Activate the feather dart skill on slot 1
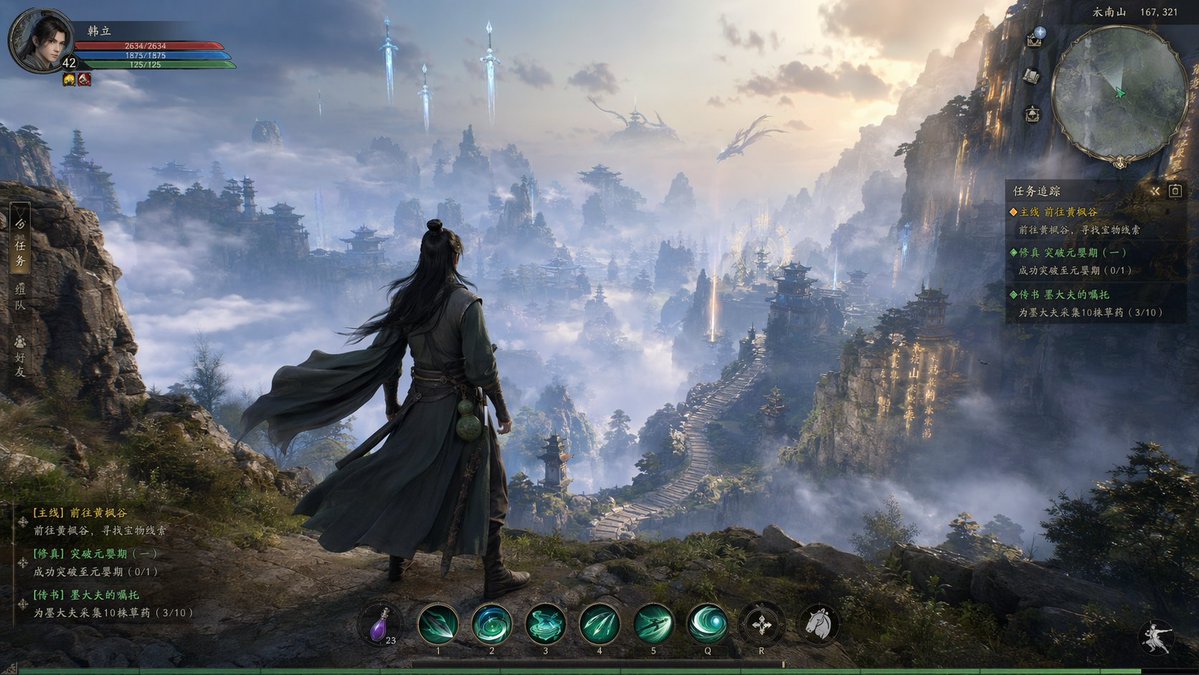The height and width of the screenshot is (675, 1199). [438, 623]
